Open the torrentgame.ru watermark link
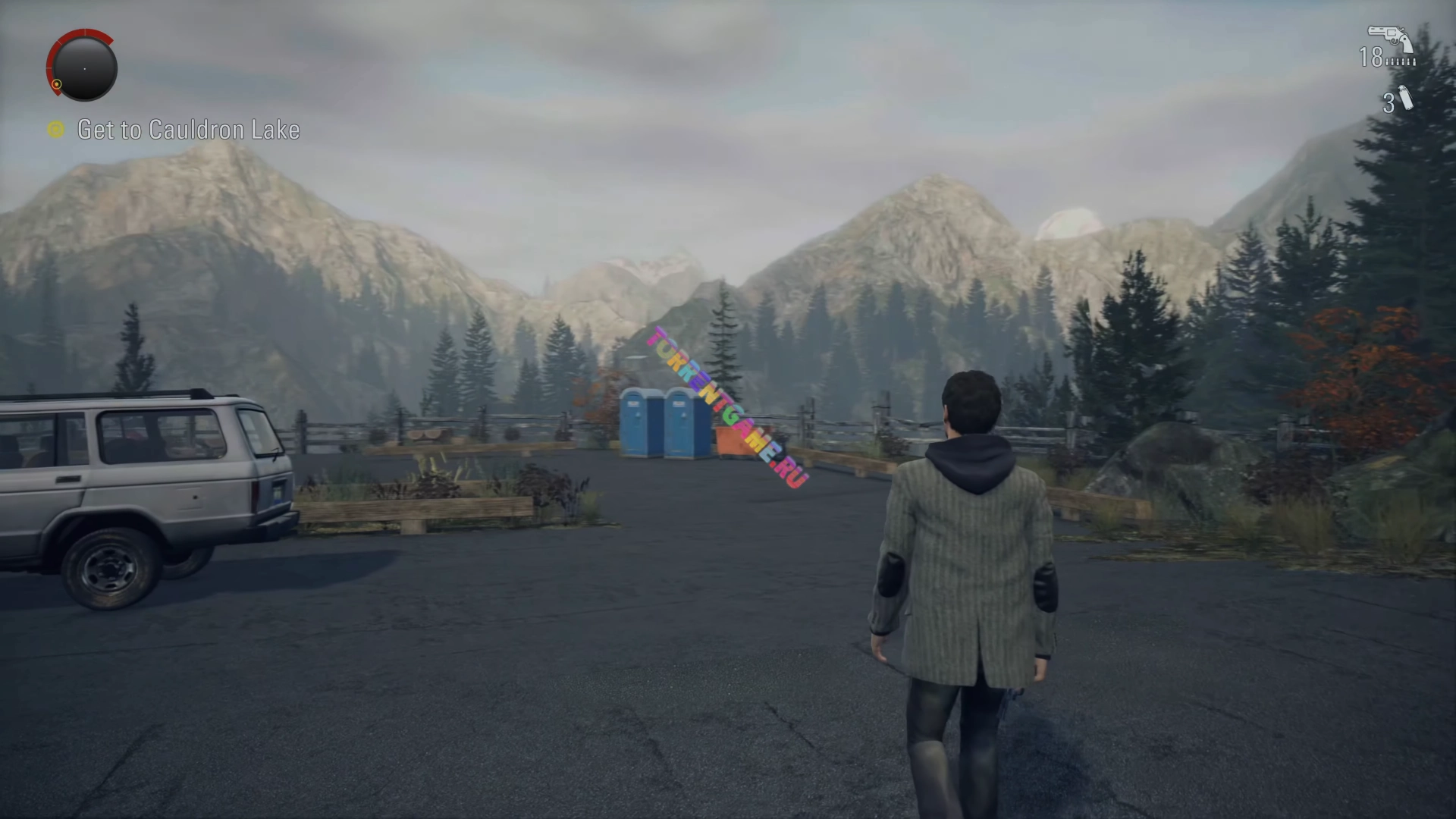This screenshot has height=819, width=1456. [x=728, y=407]
